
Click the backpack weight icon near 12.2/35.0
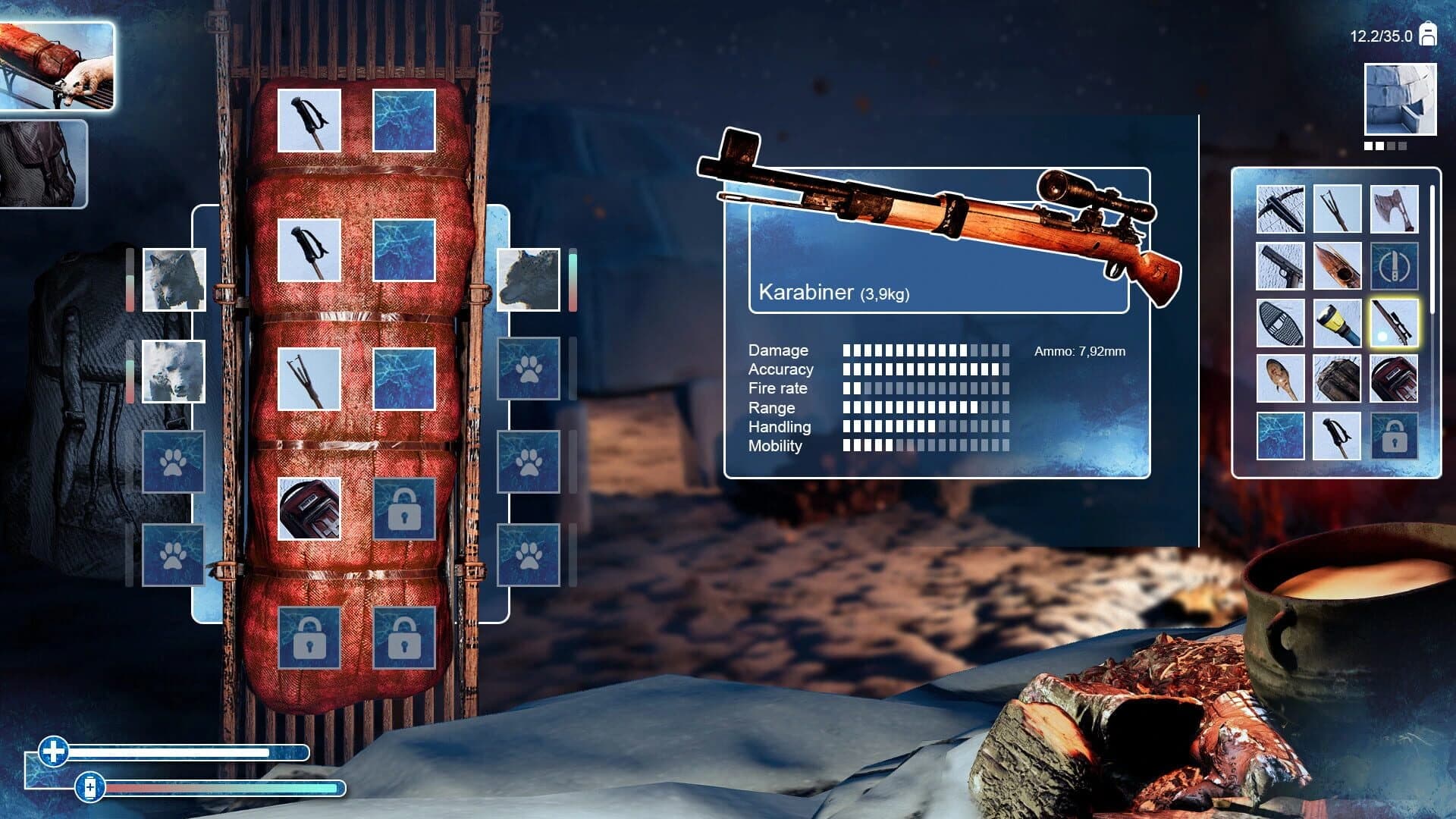1429,33
